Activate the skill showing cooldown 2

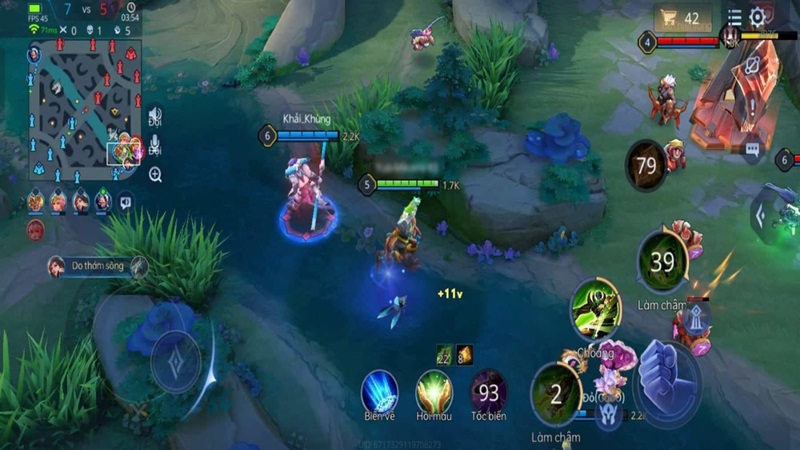(x=556, y=393)
